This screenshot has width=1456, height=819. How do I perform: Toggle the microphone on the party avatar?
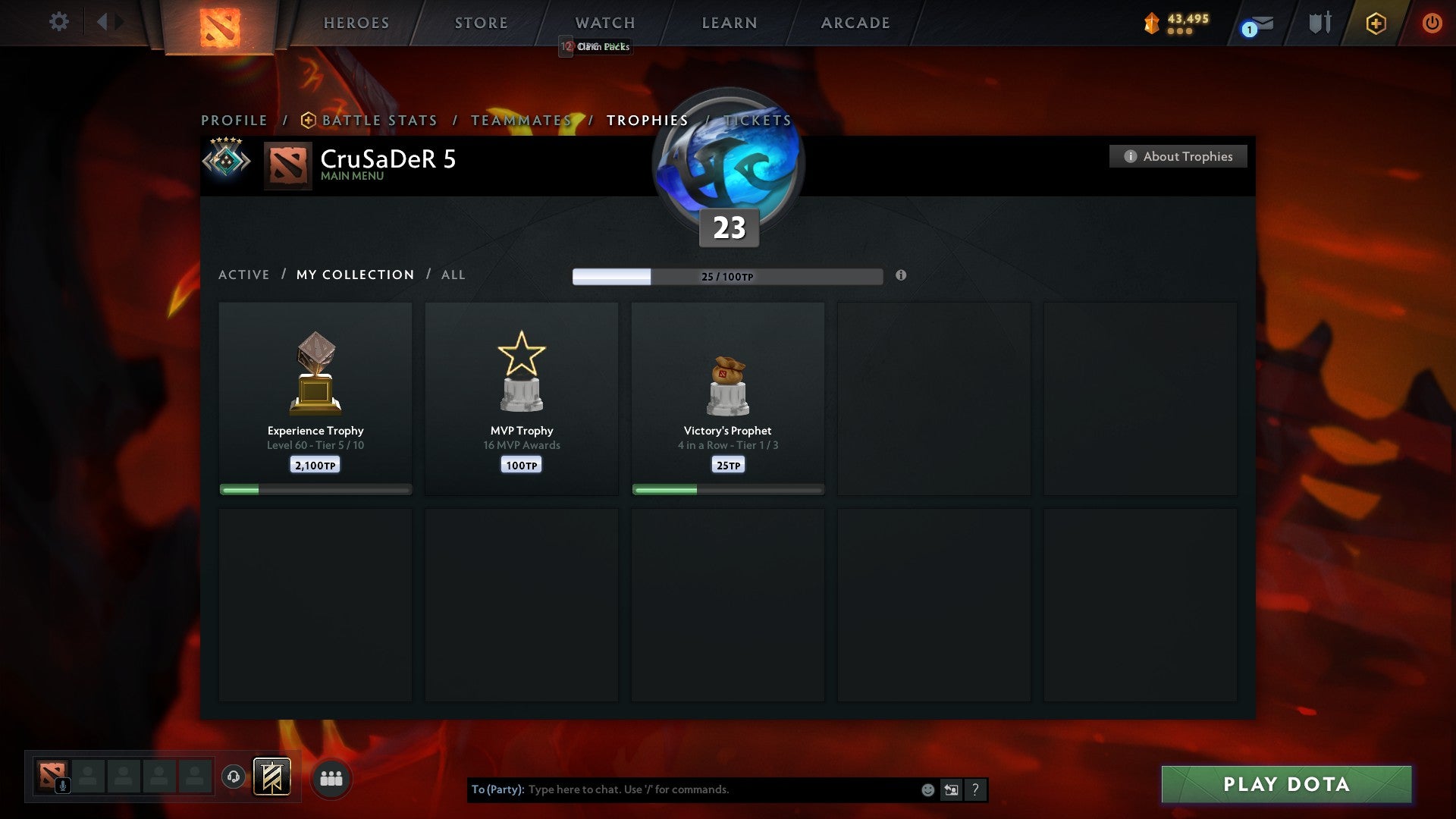click(x=64, y=786)
